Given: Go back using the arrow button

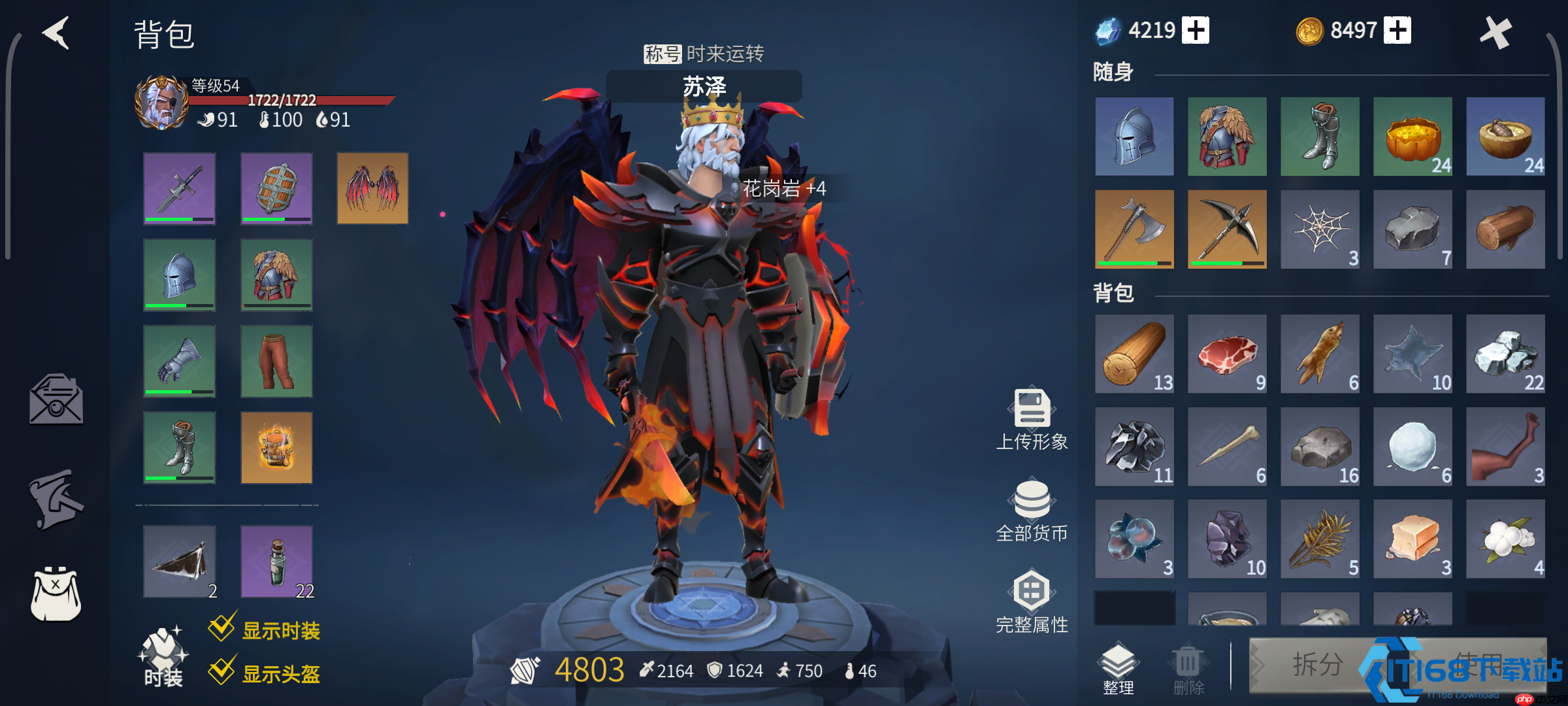Looking at the screenshot, I should (x=57, y=33).
